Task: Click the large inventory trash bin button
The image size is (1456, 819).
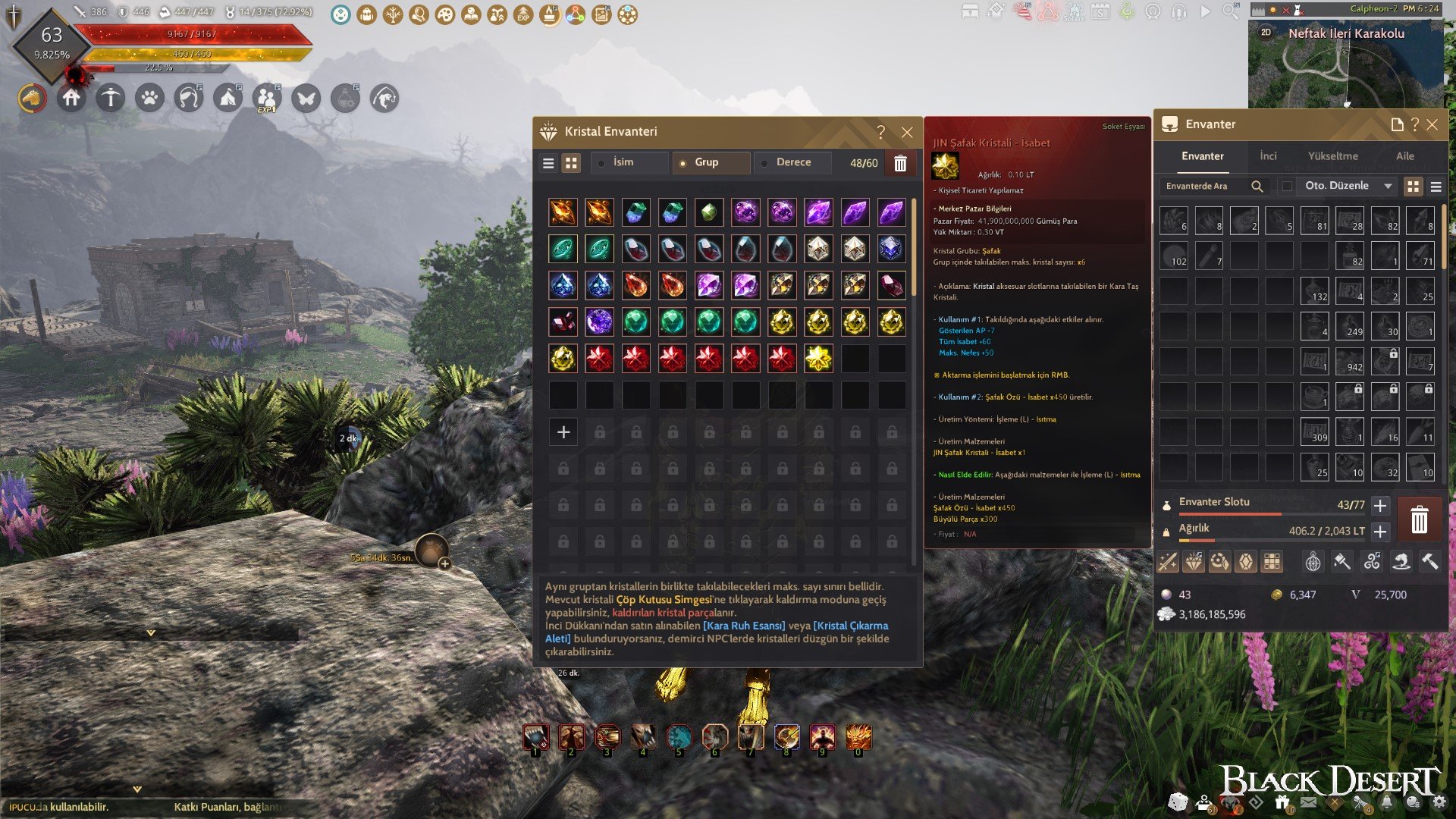Action: [1419, 519]
